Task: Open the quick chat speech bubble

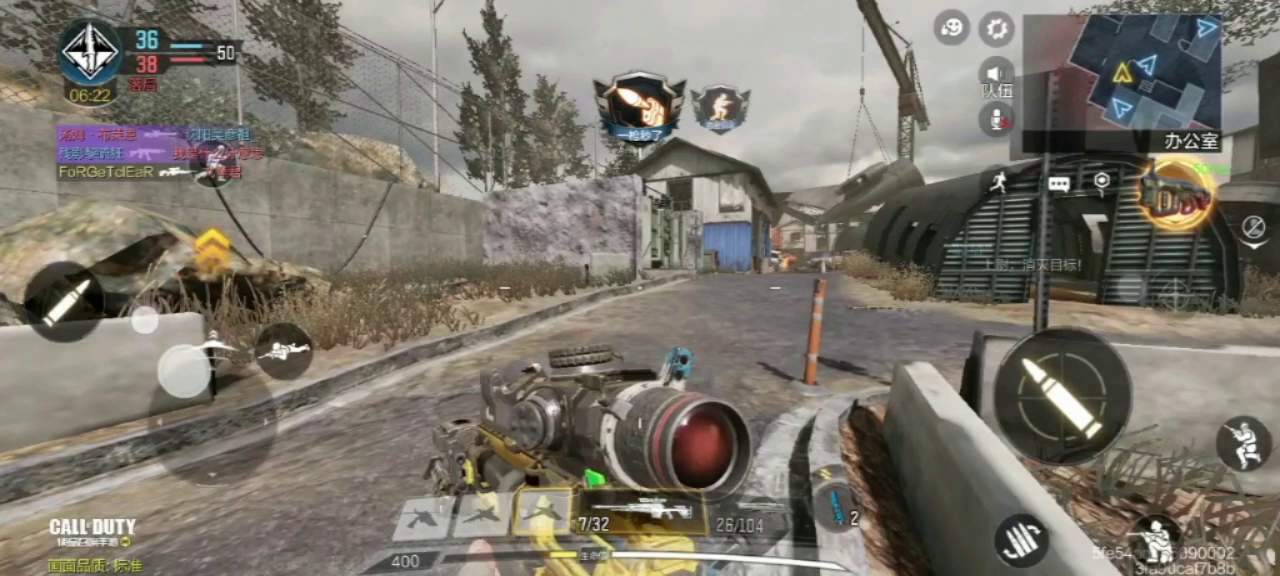Action: [1059, 184]
